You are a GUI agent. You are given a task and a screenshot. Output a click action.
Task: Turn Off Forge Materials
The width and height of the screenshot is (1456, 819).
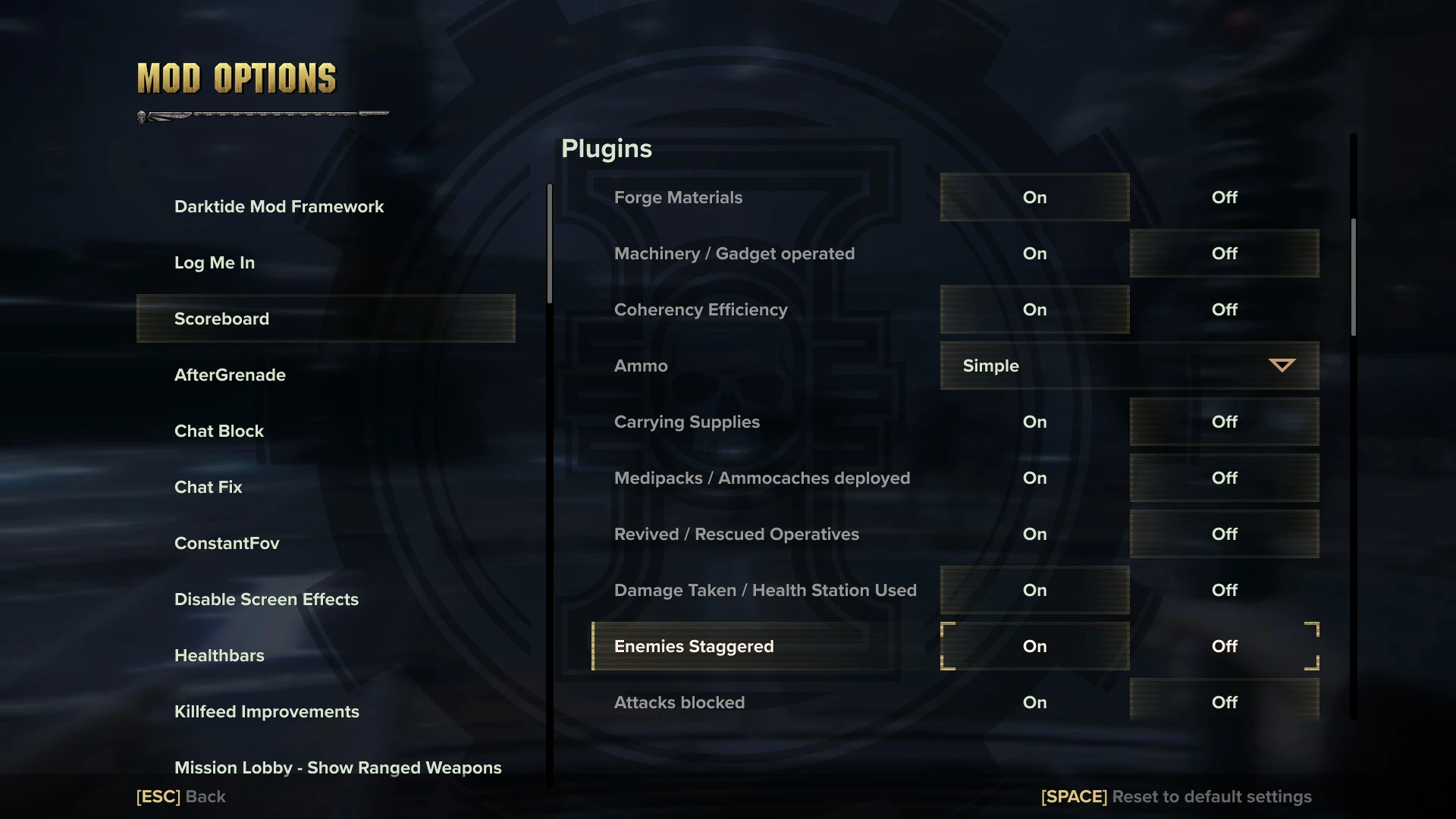[1223, 197]
